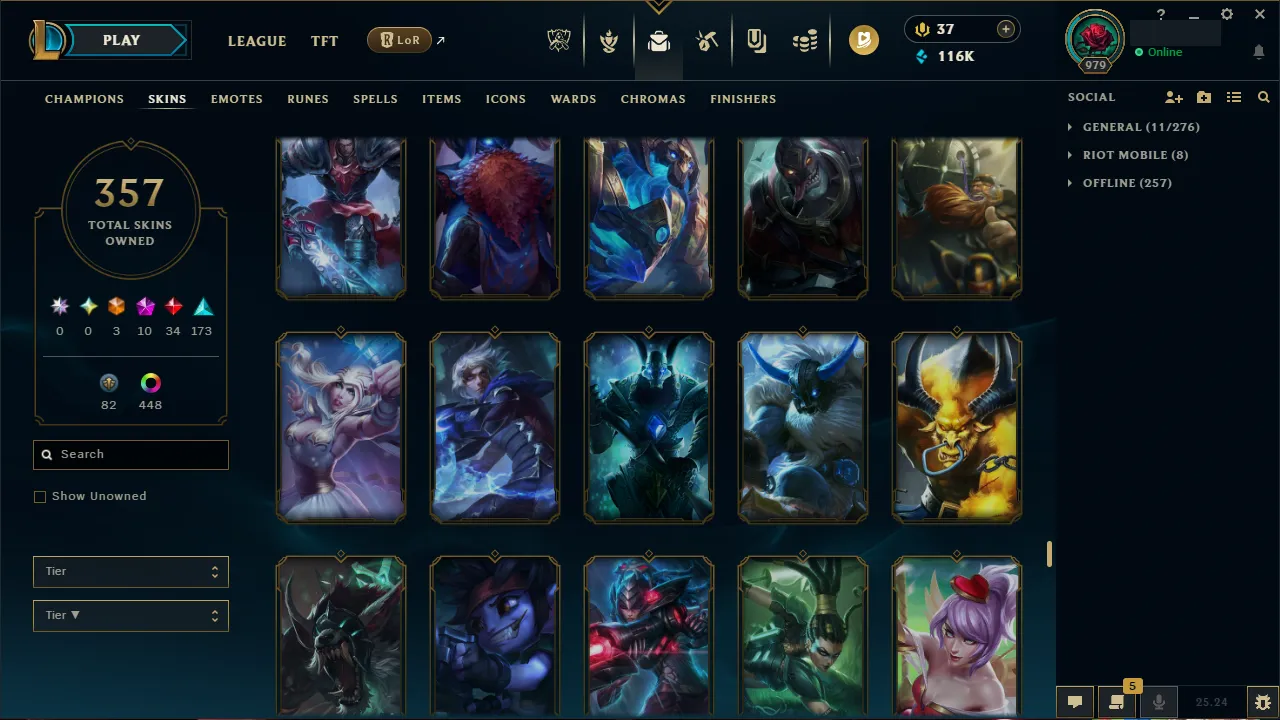1280x720 pixels.
Task: Launch Legends of Runeterra via LoR button
Action: pos(399,40)
